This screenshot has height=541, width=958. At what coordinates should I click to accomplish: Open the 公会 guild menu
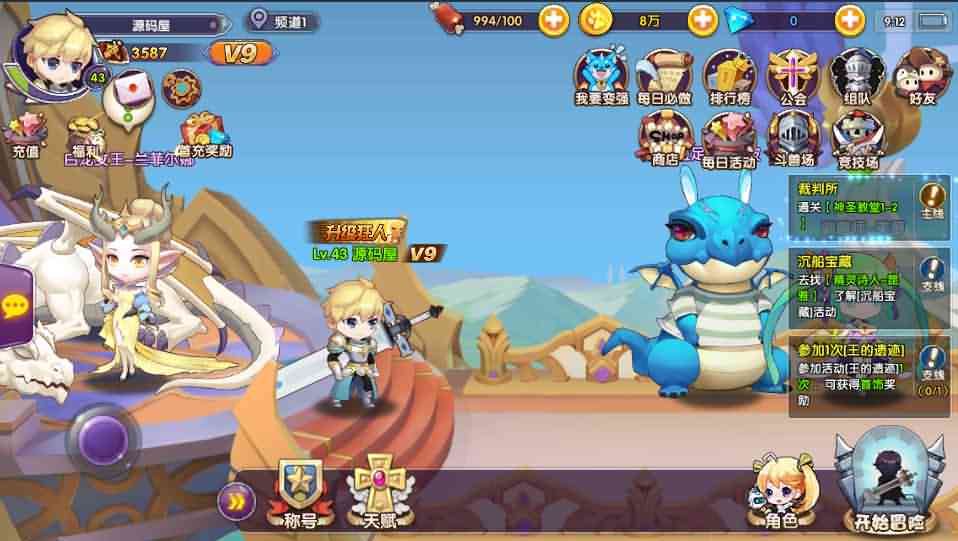793,77
